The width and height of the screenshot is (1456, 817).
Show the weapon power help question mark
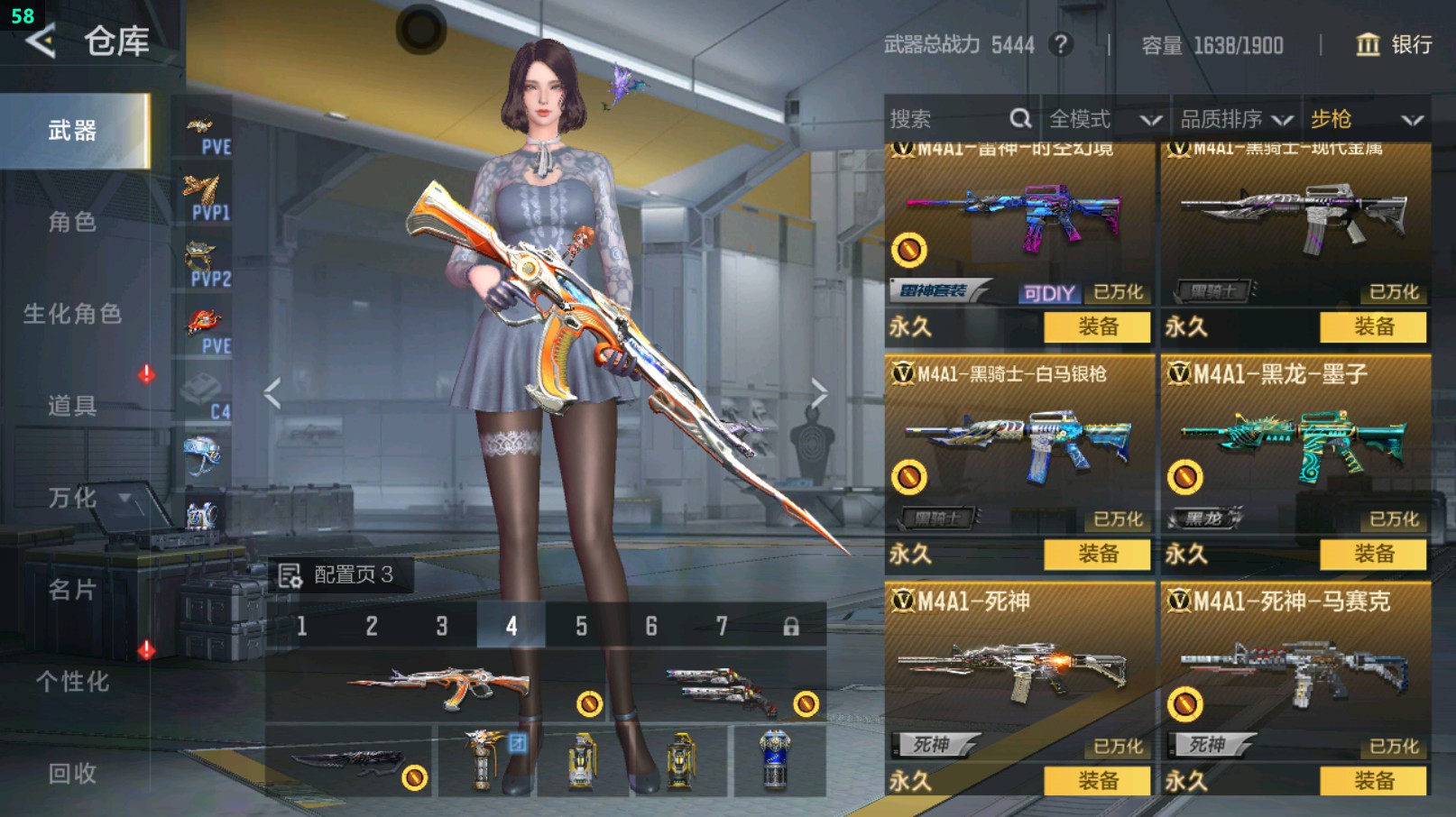coord(1062,44)
